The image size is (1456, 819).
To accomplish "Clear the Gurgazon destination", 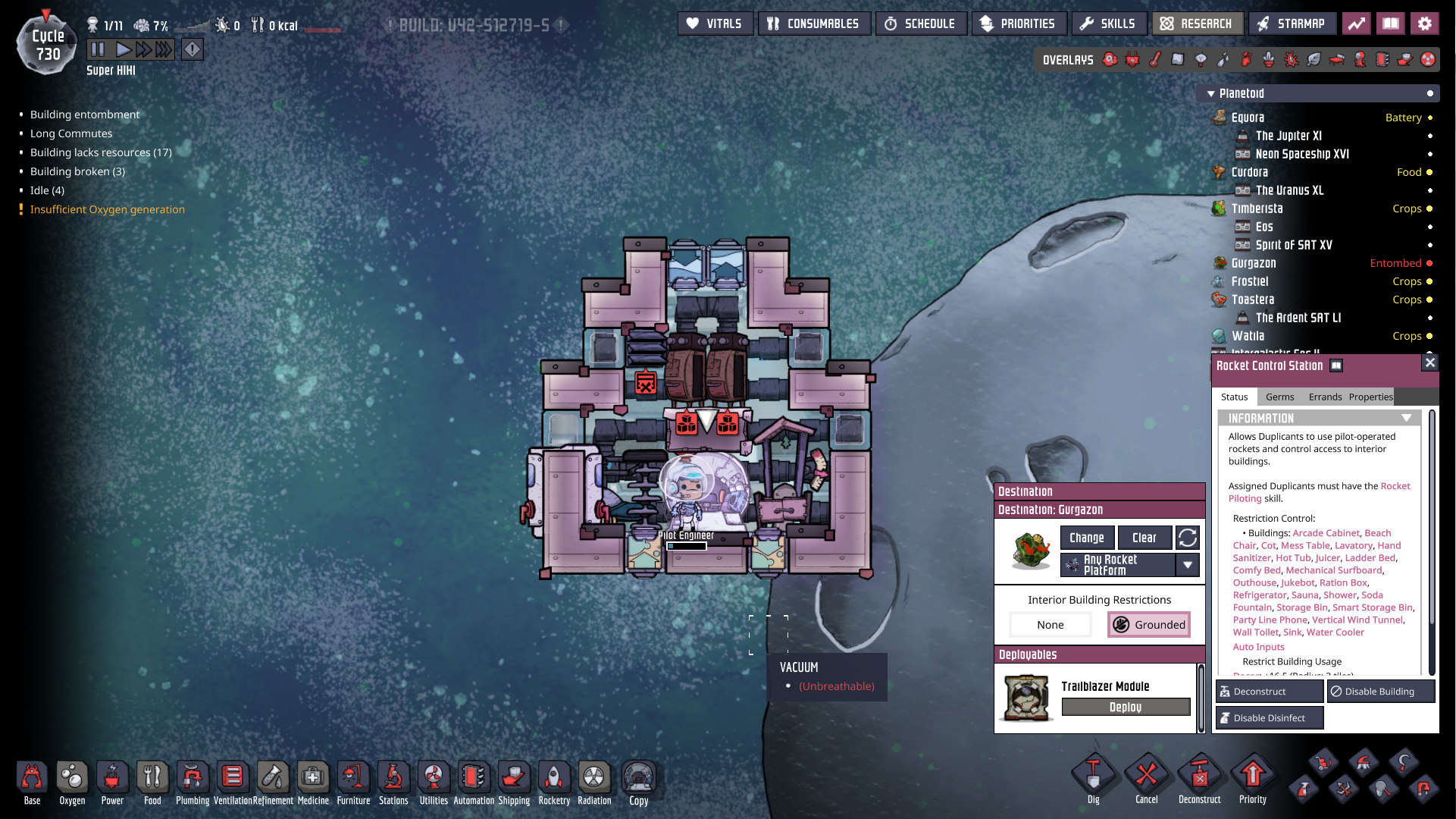I will (x=1144, y=538).
